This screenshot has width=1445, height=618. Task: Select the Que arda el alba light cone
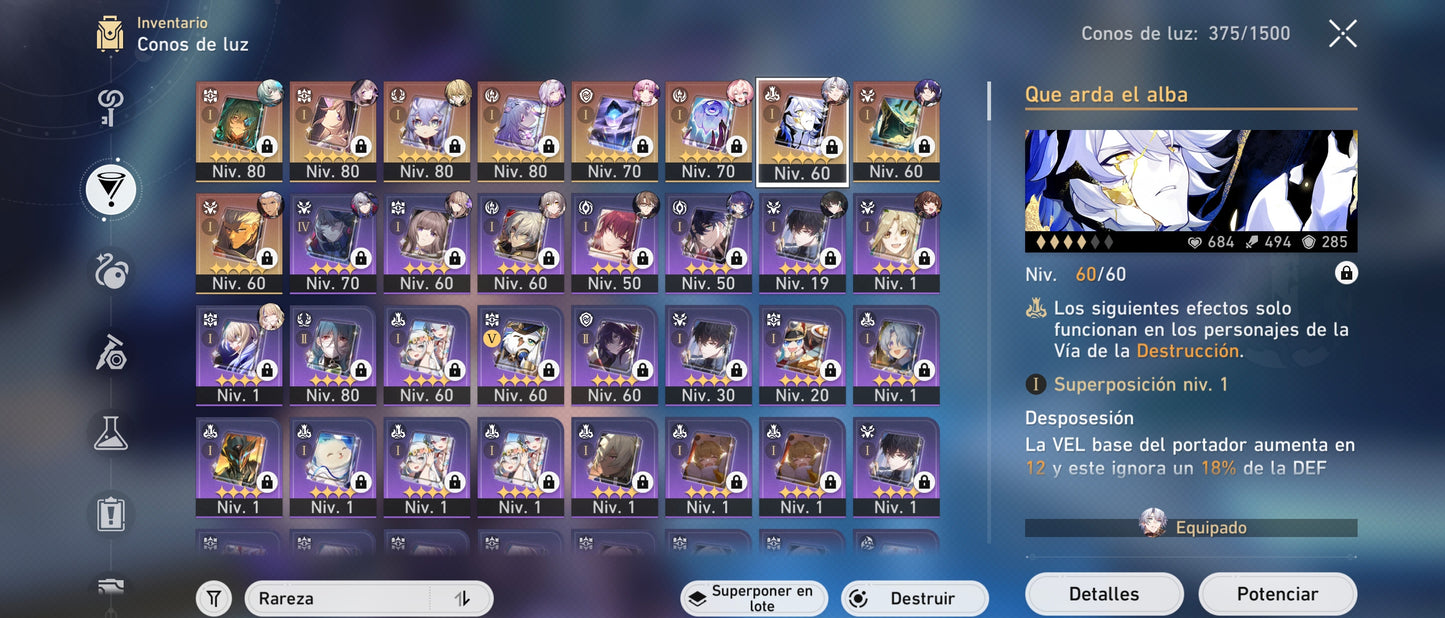[x=802, y=130]
